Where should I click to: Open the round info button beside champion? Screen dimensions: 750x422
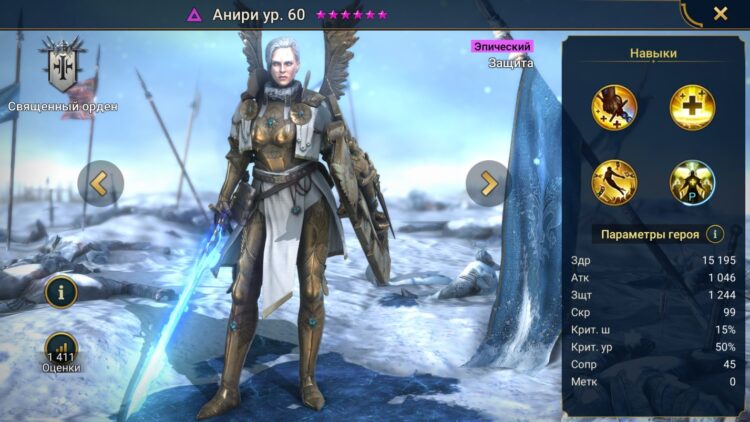pyautogui.click(x=62, y=292)
